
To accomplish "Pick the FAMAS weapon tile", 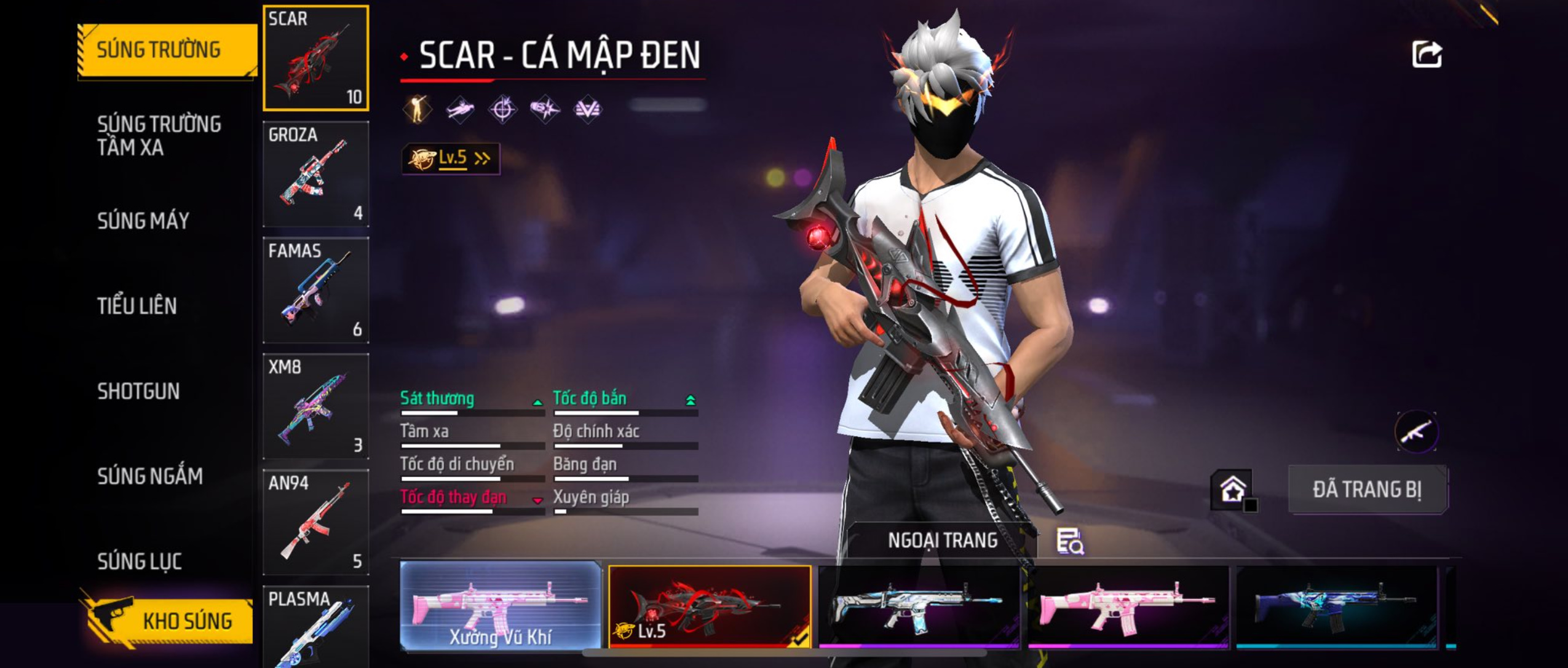I will pyautogui.click(x=316, y=290).
